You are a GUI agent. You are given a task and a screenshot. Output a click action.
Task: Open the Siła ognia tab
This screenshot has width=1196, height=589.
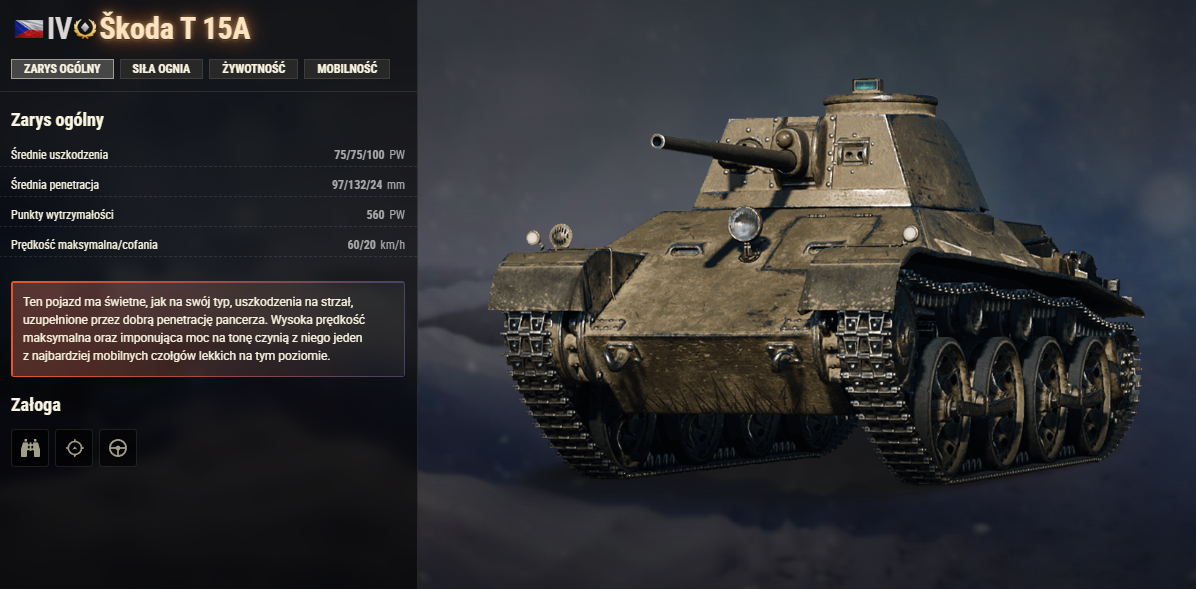(x=161, y=69)
